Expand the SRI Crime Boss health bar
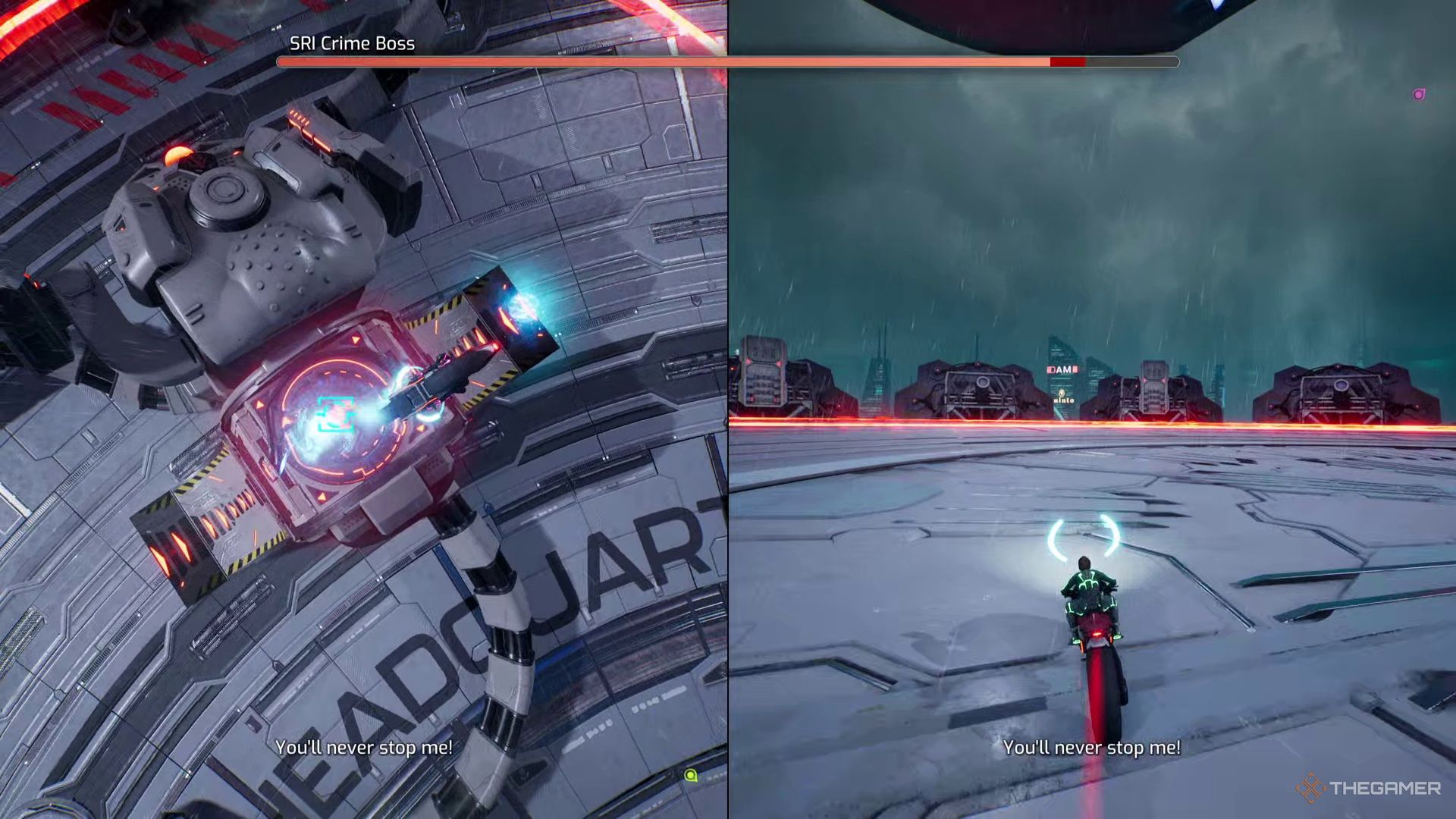The height and width of the screenshot is (819, 1456). pos(728,61)
